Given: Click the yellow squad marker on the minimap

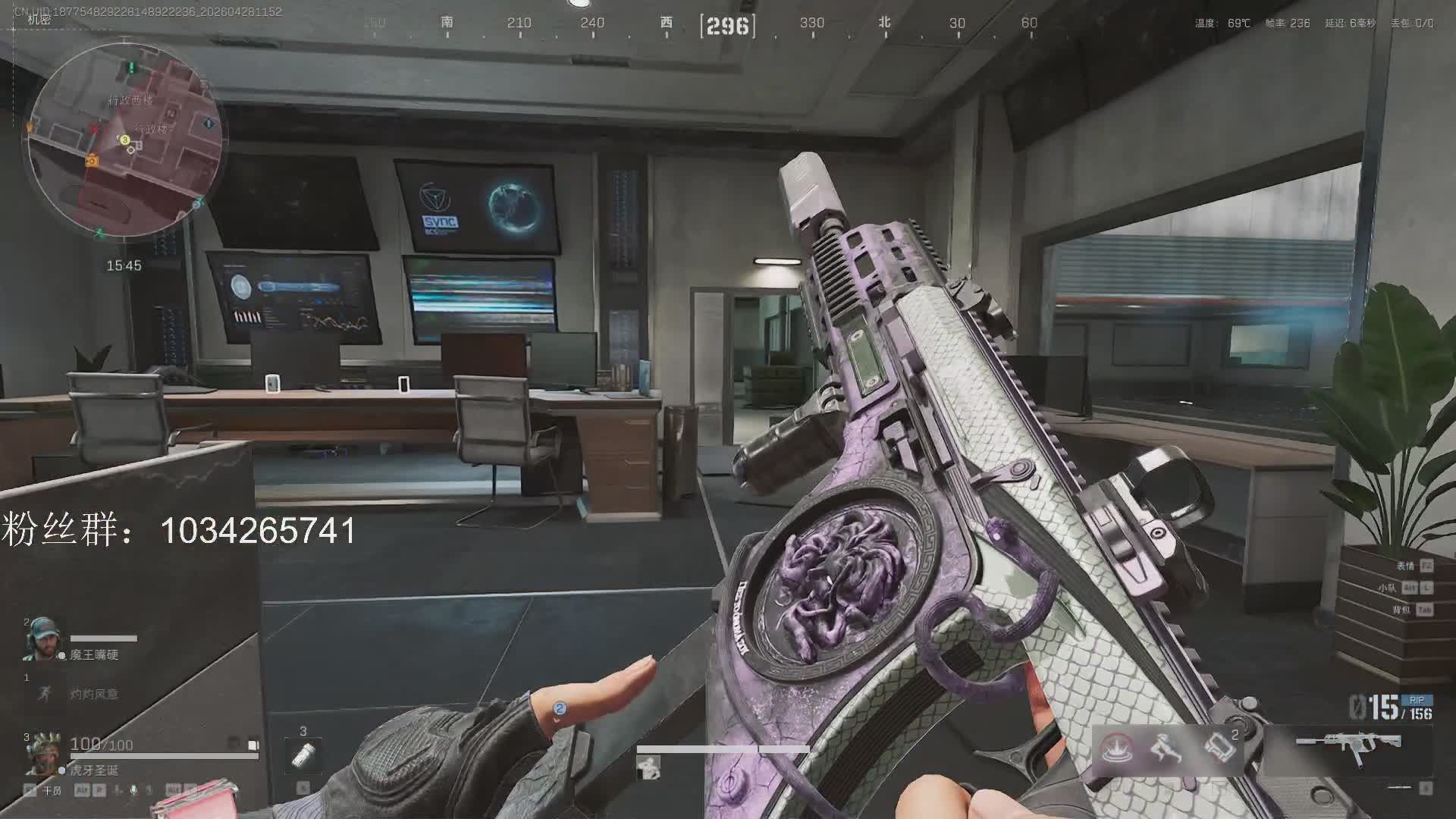Looking at the screenshot, I should click(x=124, y=140).
